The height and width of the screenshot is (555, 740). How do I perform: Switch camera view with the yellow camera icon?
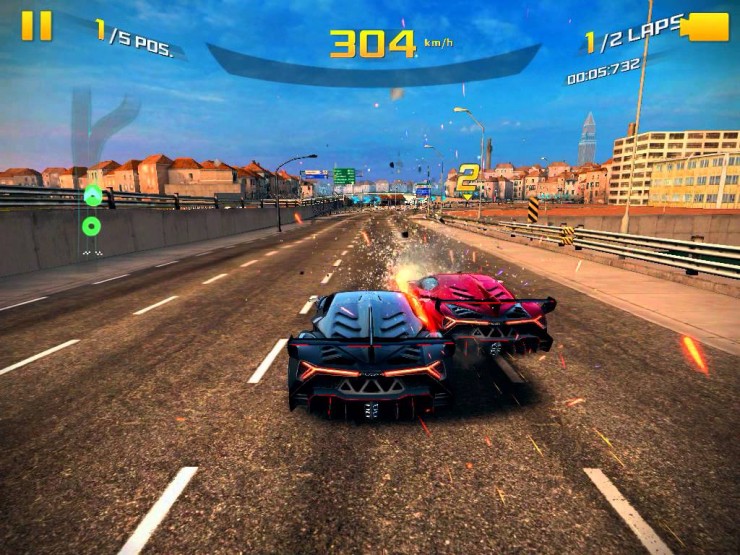click(x=707, y=27)
